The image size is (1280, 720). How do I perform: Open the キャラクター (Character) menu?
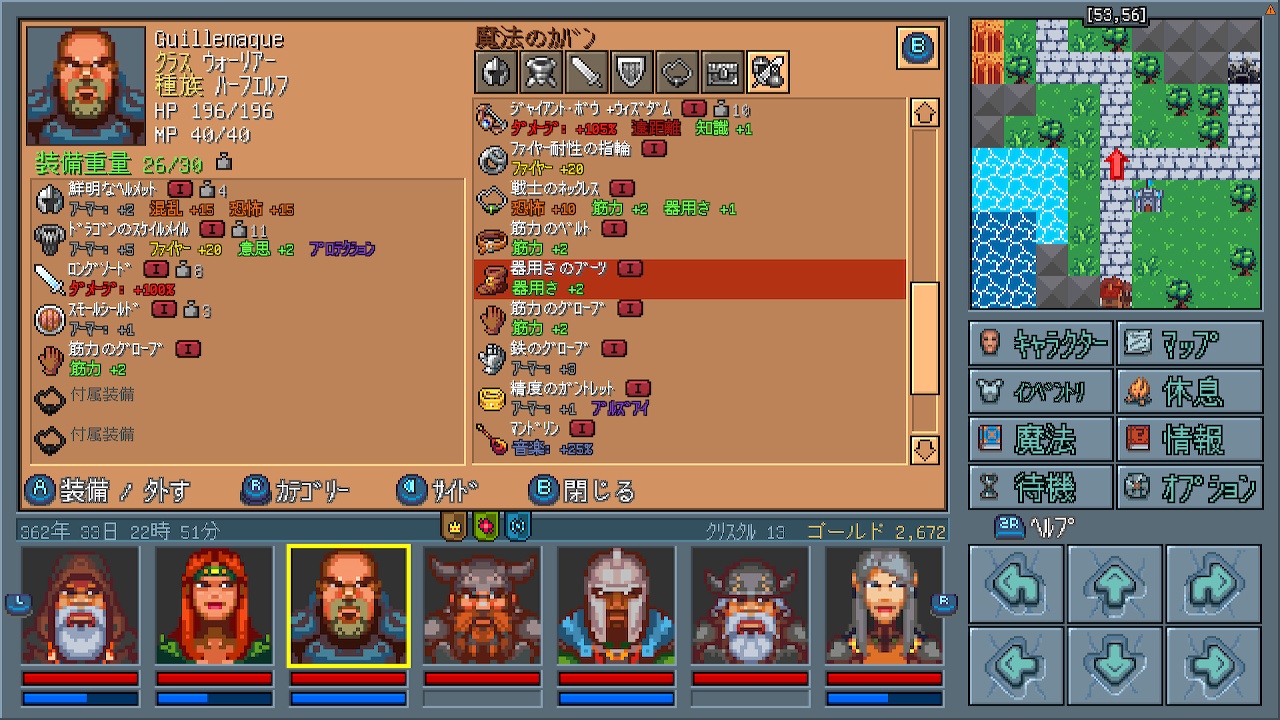coord(1041,343)
